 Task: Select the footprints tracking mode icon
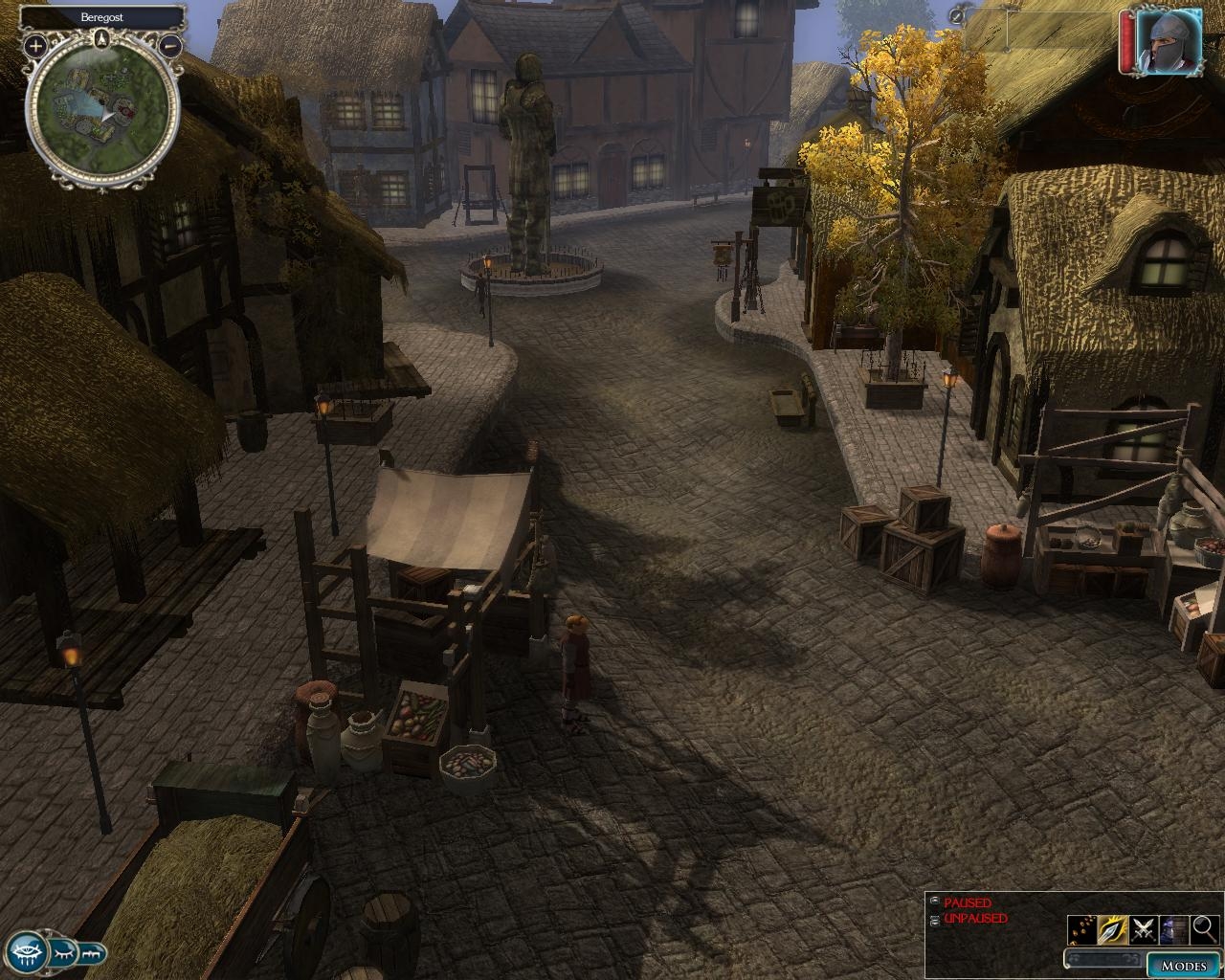coord(1082,928)
